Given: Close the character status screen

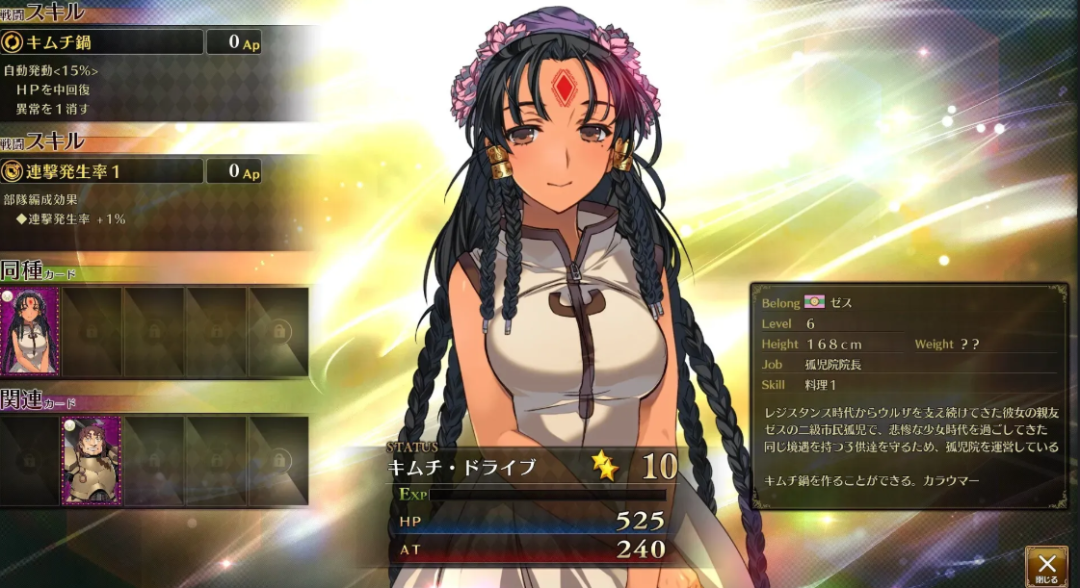Looking at the screenshot, I should point(1046,566).
